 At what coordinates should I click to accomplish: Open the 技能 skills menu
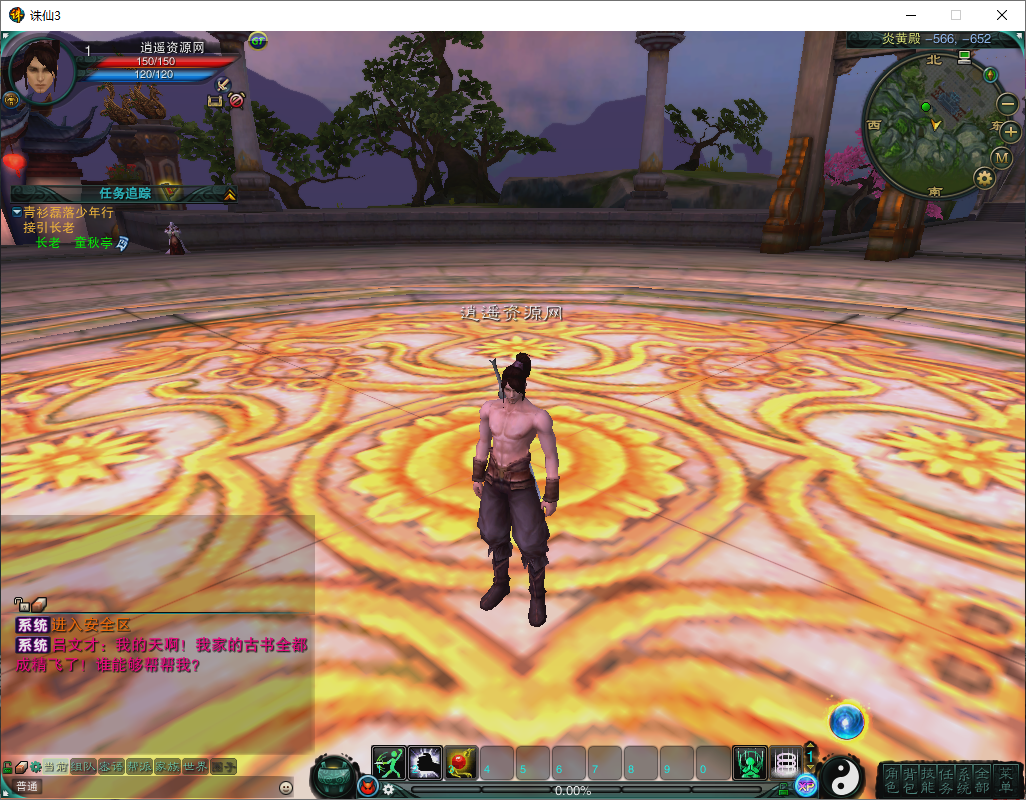pyautogui.click(x=927, y=780)
